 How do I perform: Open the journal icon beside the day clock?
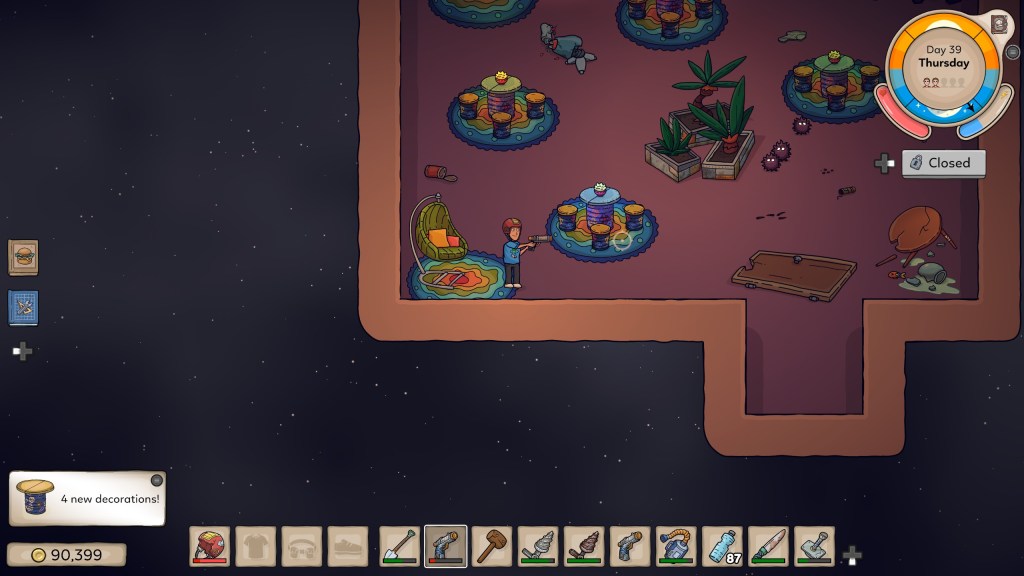(x=998, y=24)
